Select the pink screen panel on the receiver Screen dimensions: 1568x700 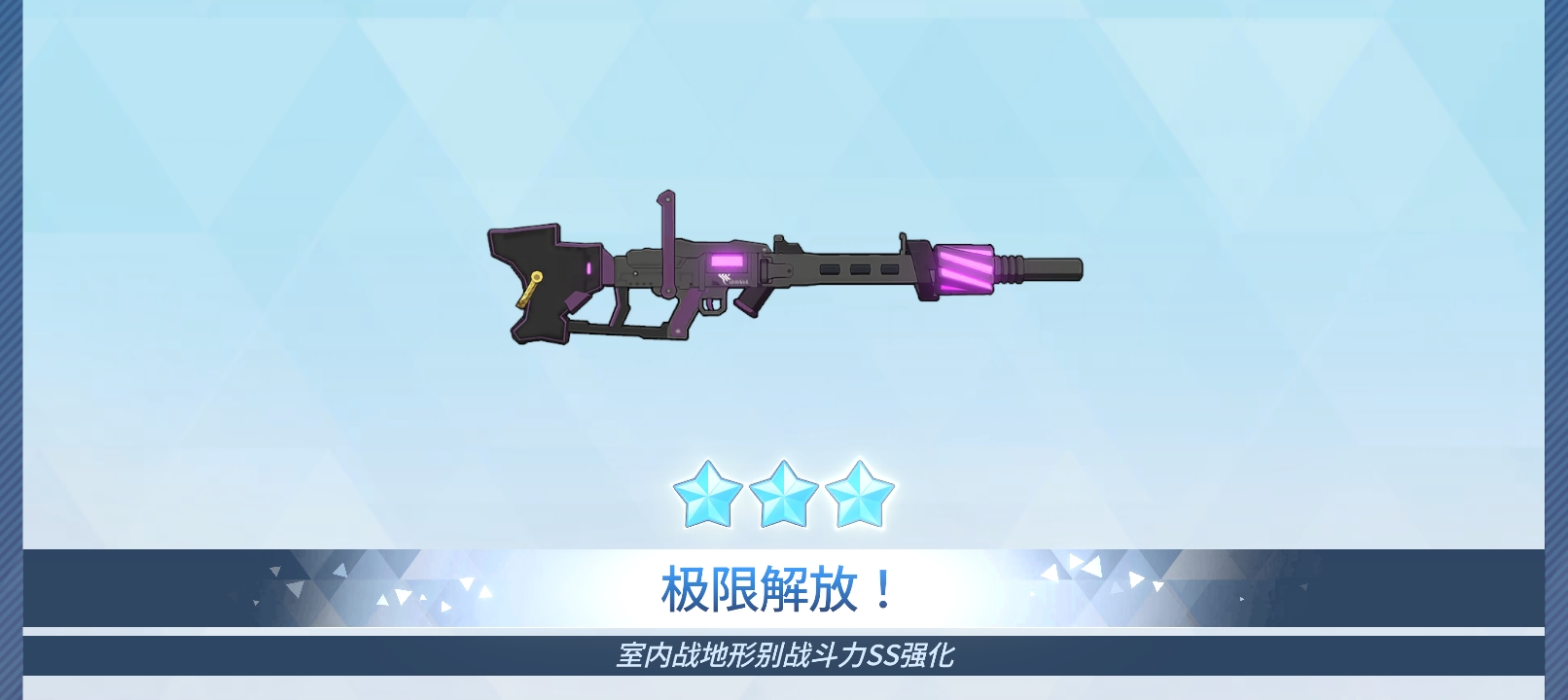[x=728, y=262]
